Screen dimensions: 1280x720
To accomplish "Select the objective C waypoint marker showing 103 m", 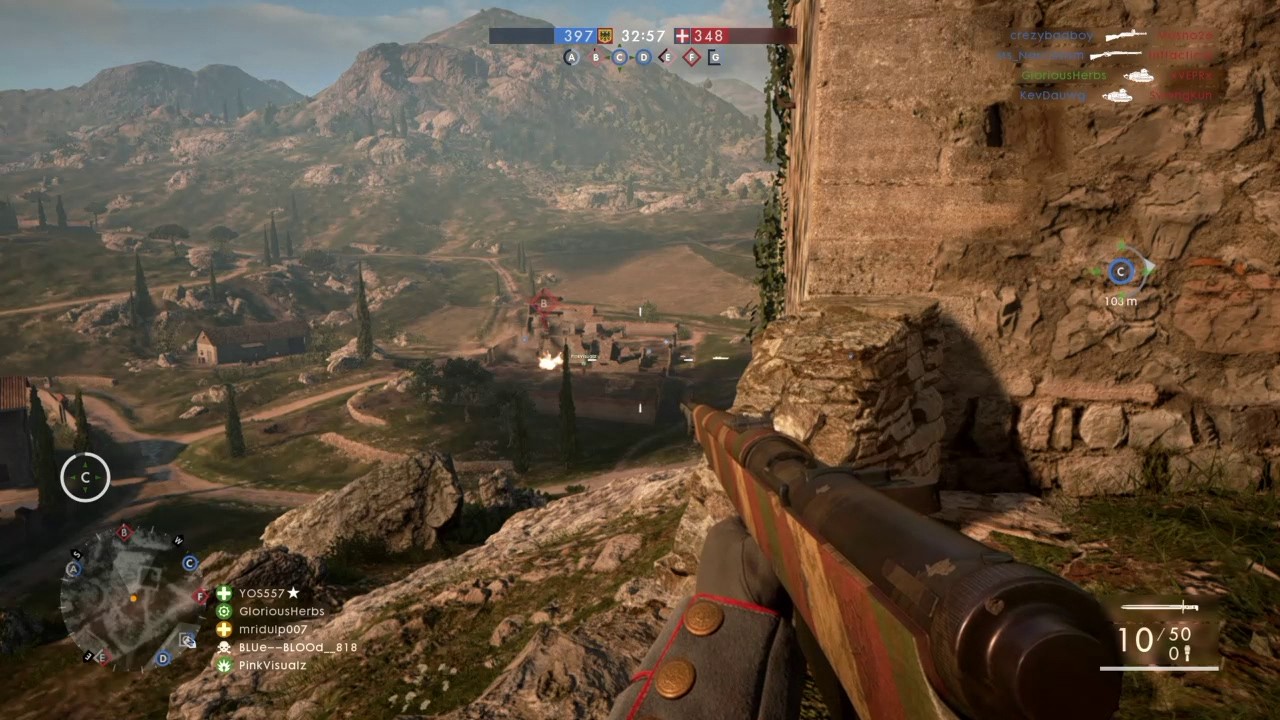I will point(1120,271).
